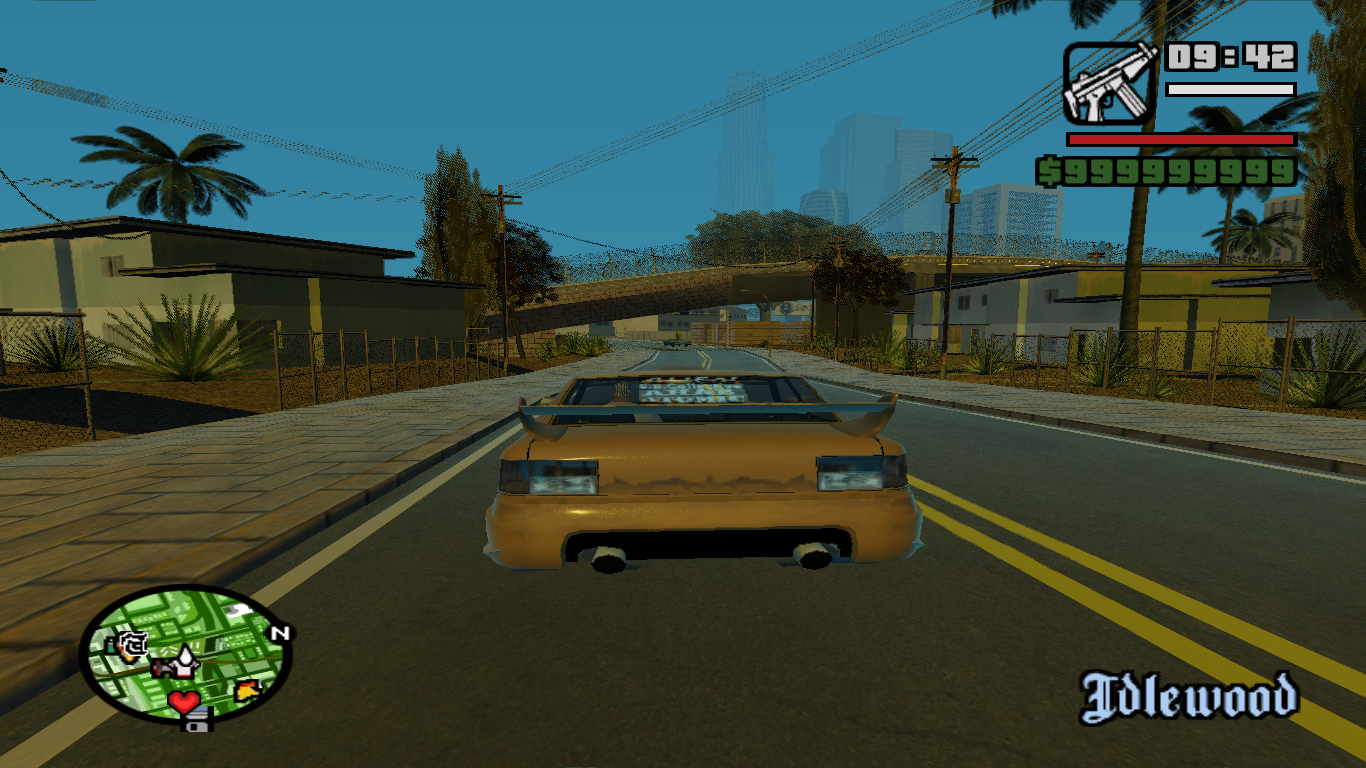Click the yellow shop blip on the radar
1366x768 pixels.
(x=247, y=691)
